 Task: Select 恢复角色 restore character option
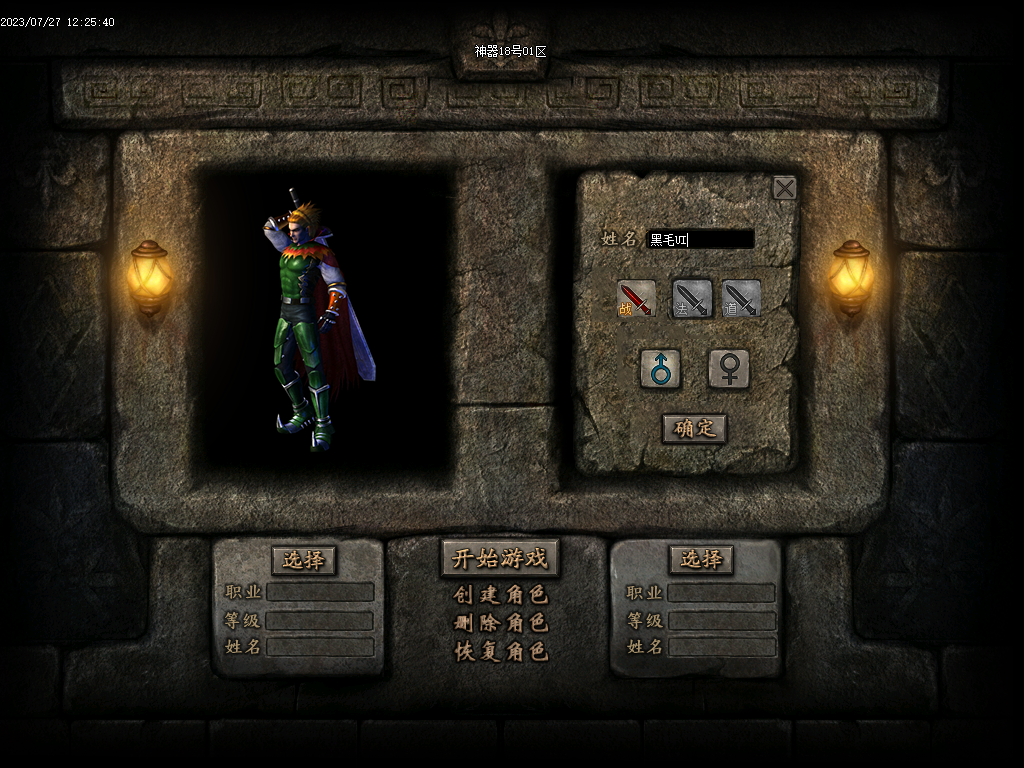[x=500, y=651]
